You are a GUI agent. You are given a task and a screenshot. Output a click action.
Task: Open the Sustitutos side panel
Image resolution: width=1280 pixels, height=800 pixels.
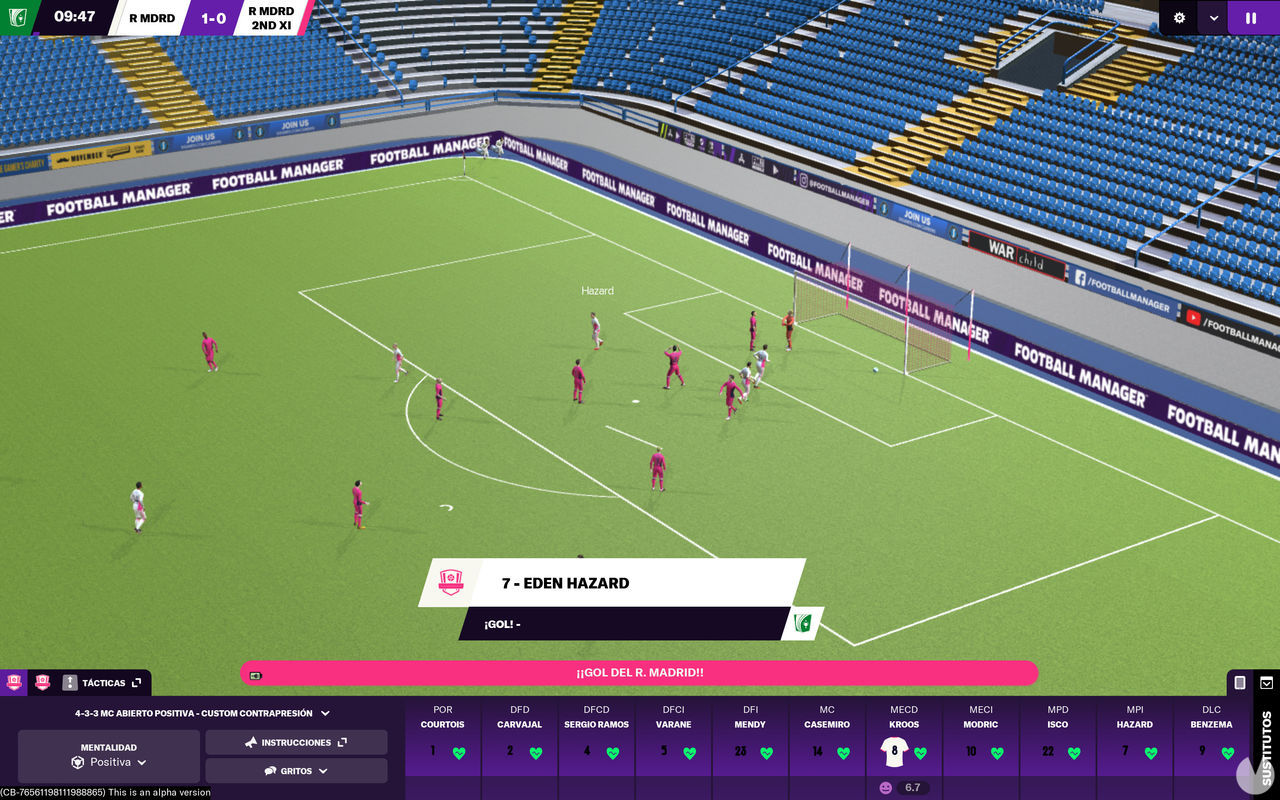[x=1265, y=744]
